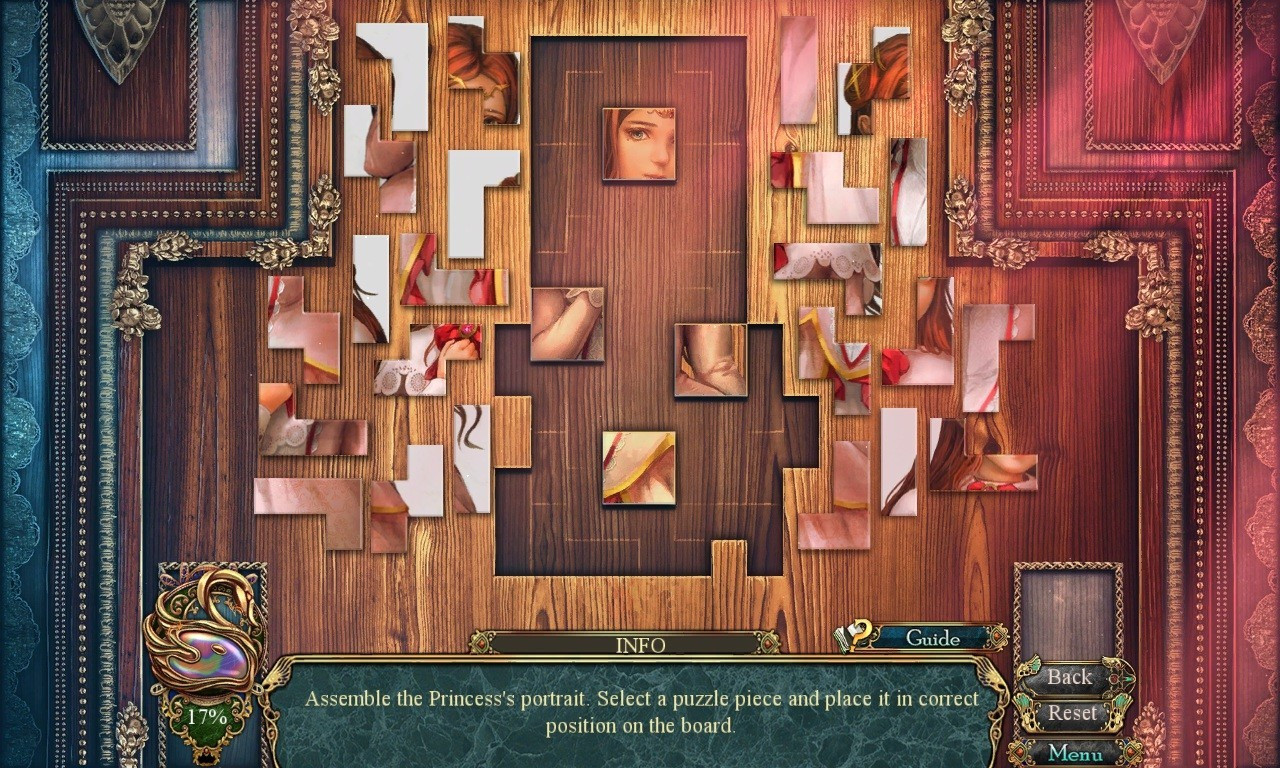Click the golden-trim piece placed at board bottom
Viewport: 1280px width, 768px height.
click(640, 470)
